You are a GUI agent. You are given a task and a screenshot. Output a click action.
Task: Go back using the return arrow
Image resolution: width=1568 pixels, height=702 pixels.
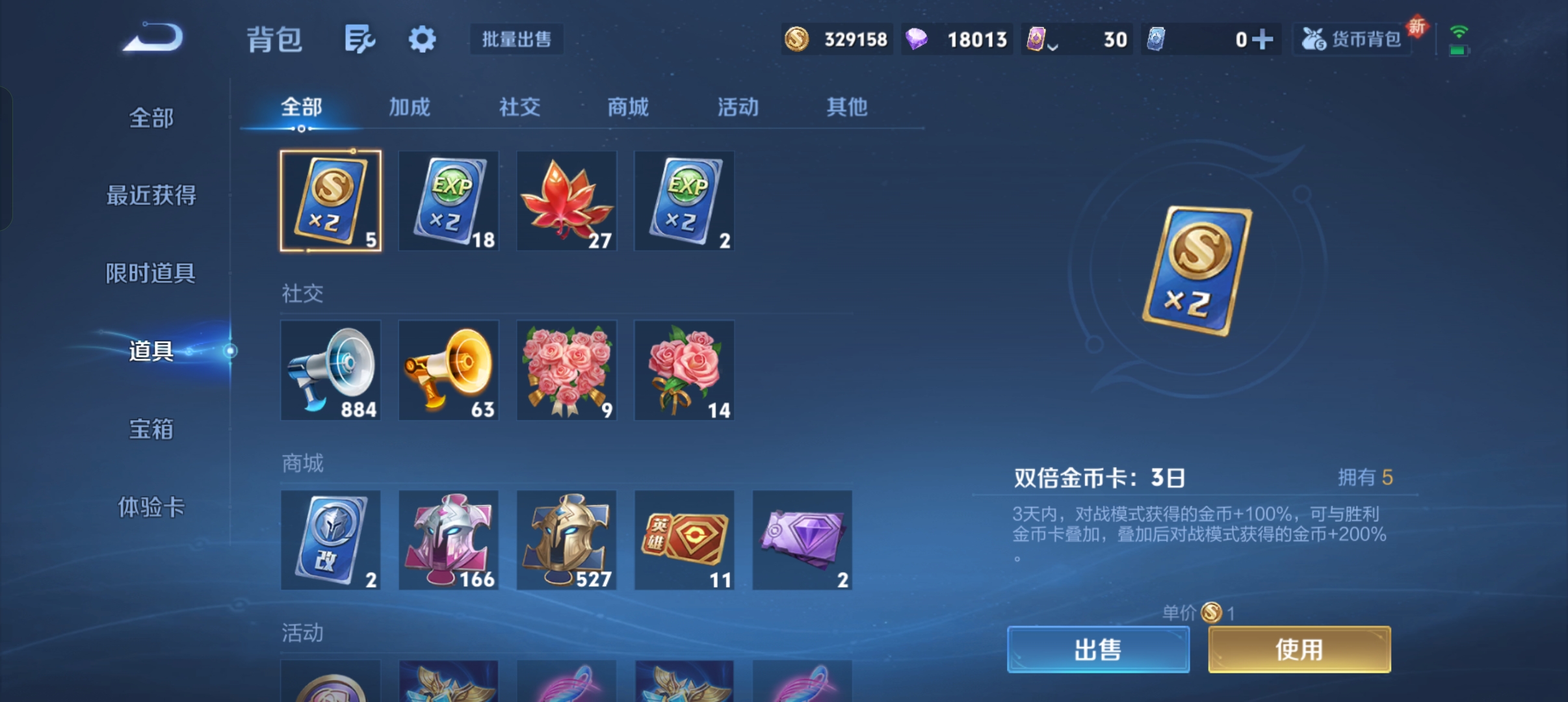[153, 38]
